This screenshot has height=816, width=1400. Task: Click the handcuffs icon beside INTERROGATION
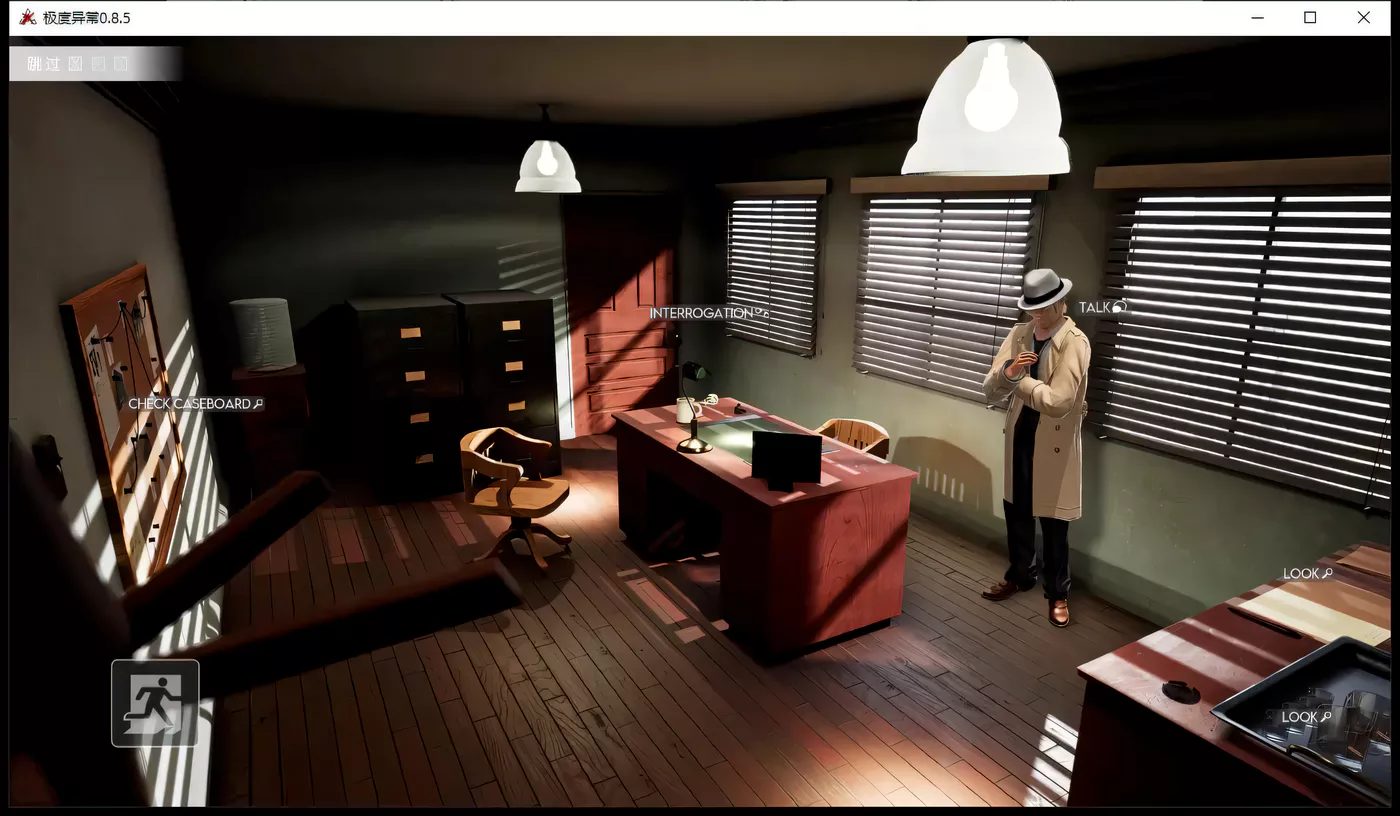pos(762,312)
